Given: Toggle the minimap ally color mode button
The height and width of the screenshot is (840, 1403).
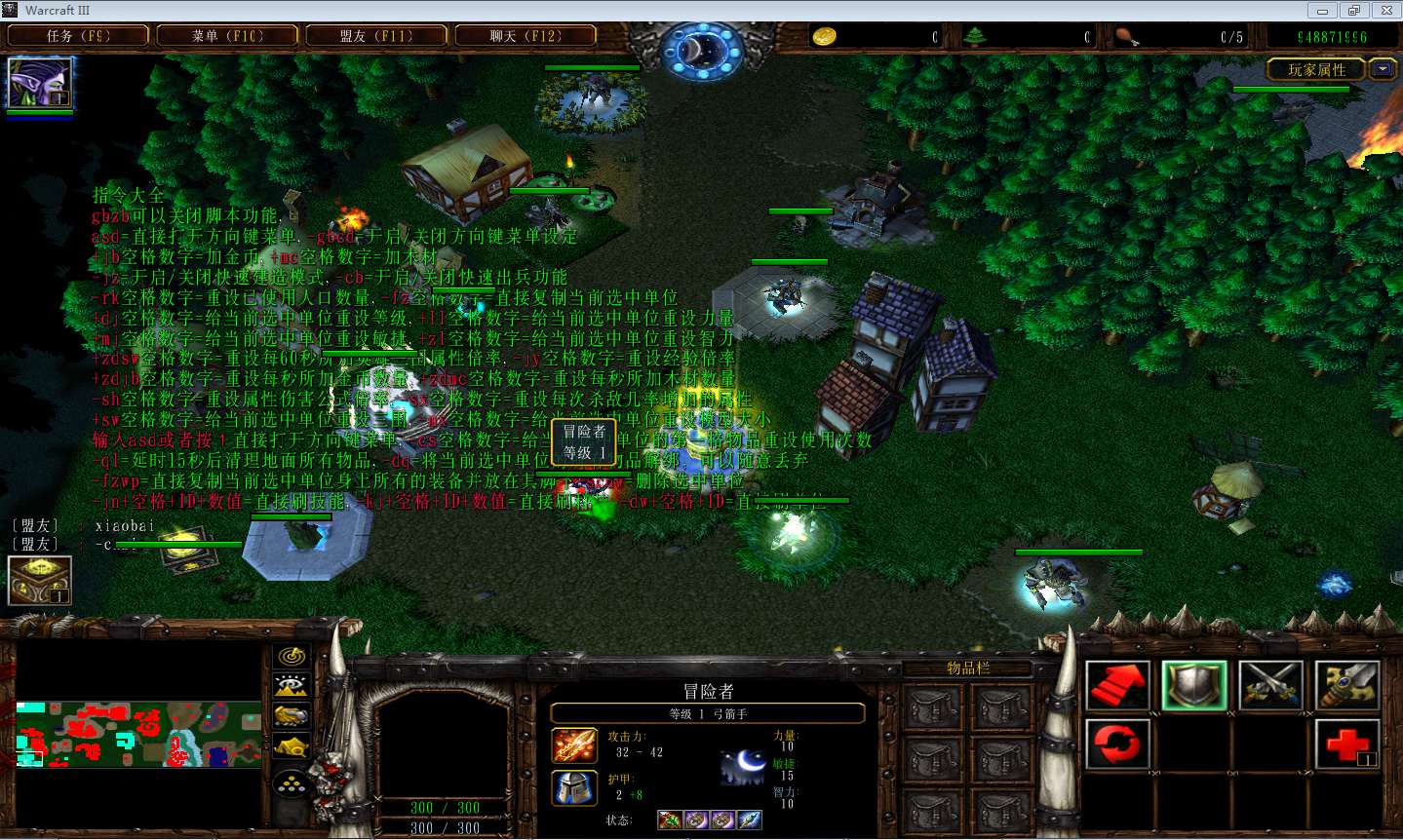Looking at the screenshot, I should pyautogui.click(x=292, y=716).
